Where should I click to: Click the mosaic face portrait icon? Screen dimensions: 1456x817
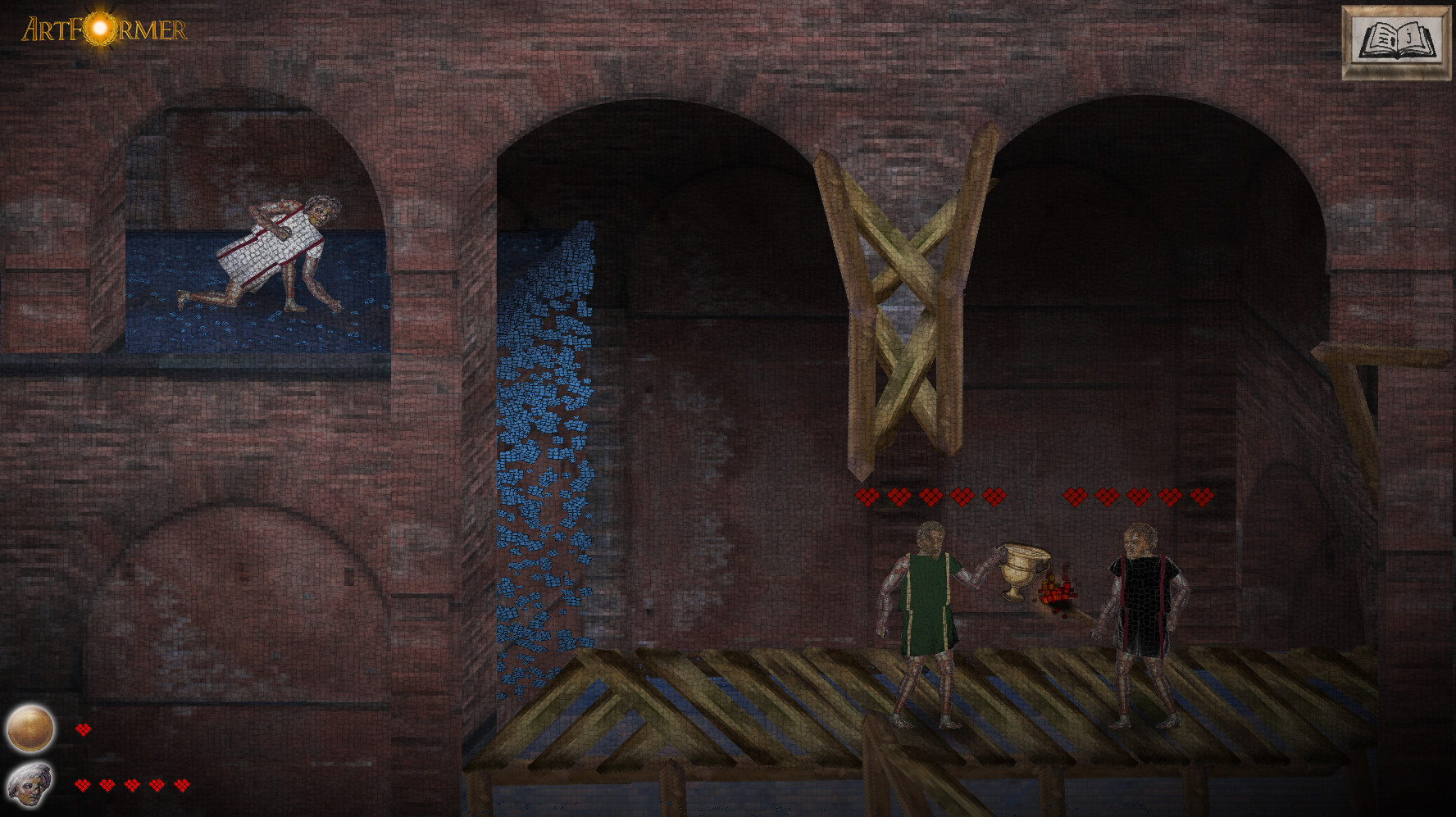pyautogui.click(x=30, y=784)
